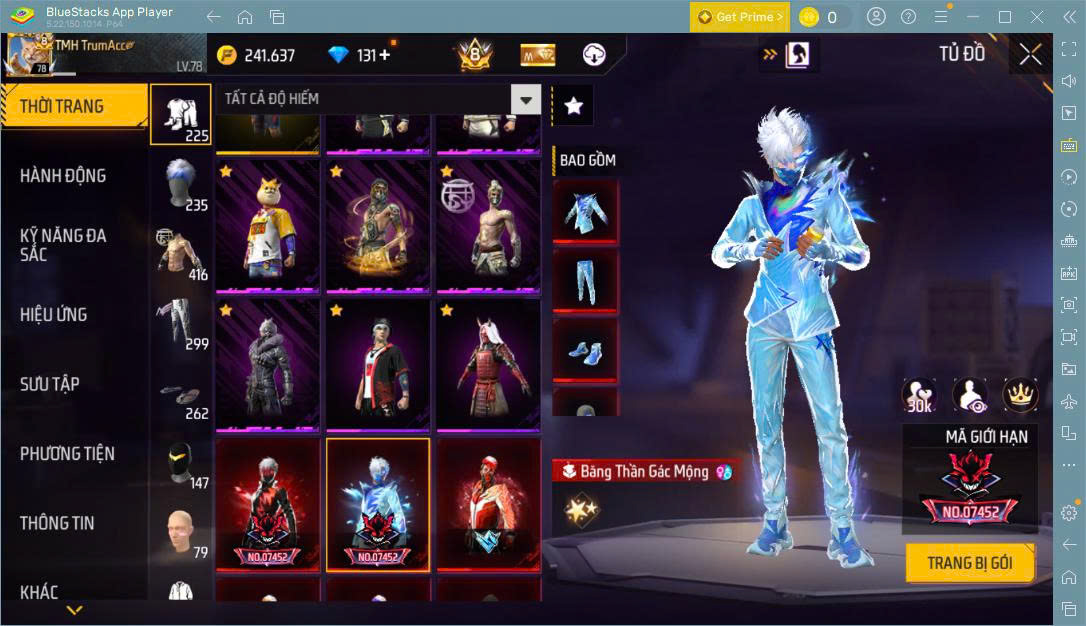Image resolution: width=1086 pixels, height=626 pixels.
Task: Switch to HIỆU ỨNG category
Action: 54,315
